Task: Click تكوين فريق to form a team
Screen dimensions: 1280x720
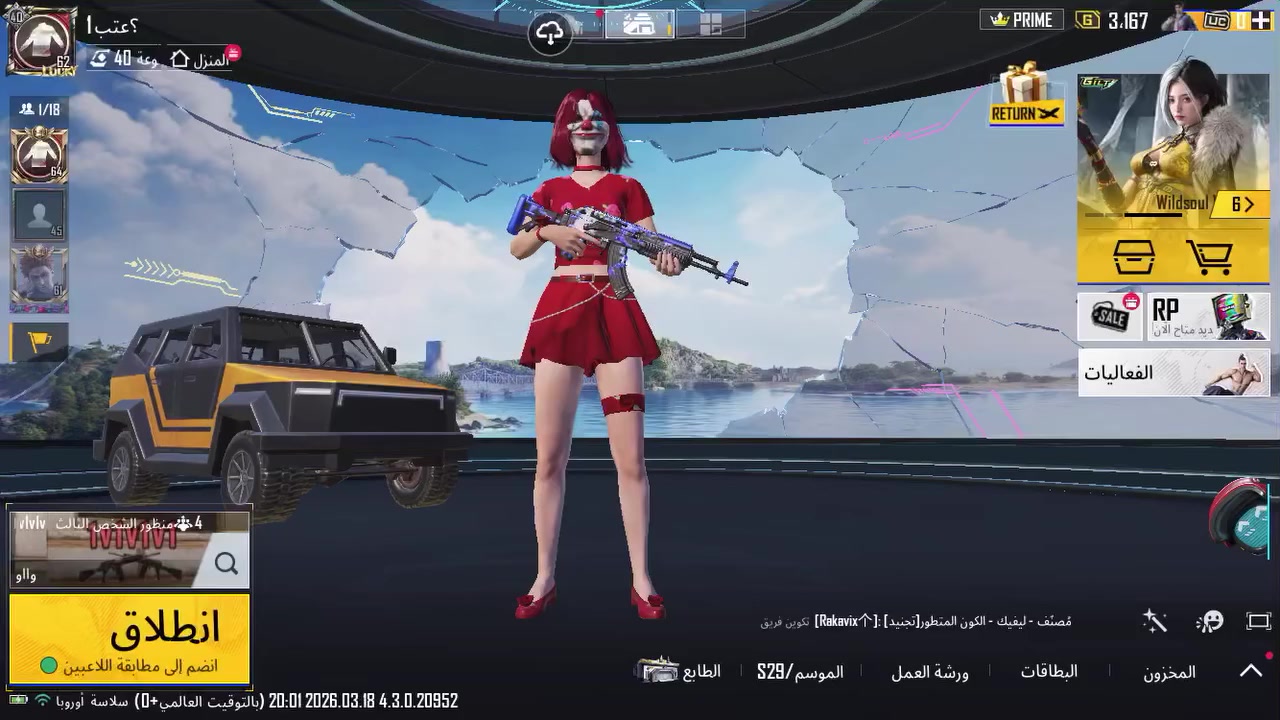Action: [786, 620]
